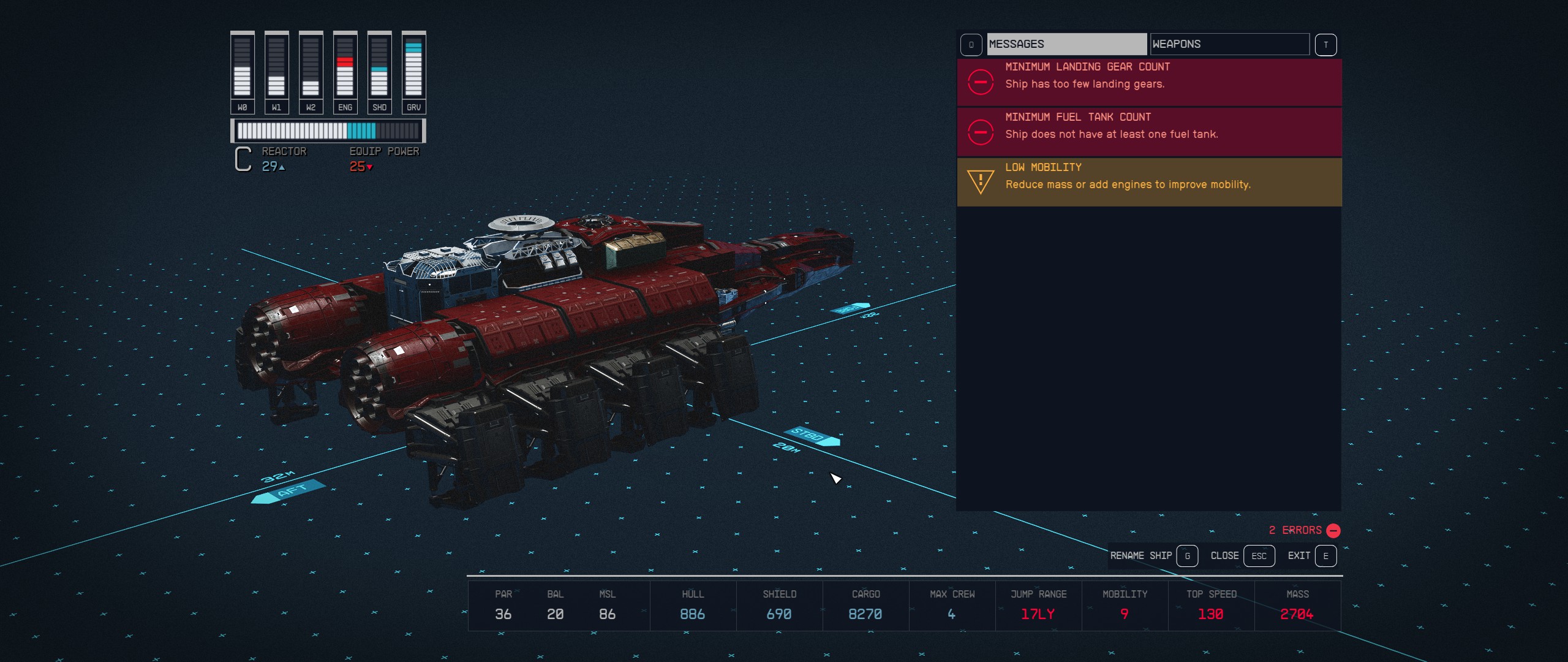Click the error icon for Minimum Fuel Tank Count
The height and width of the screenshot is (662, 1568).
981,131
